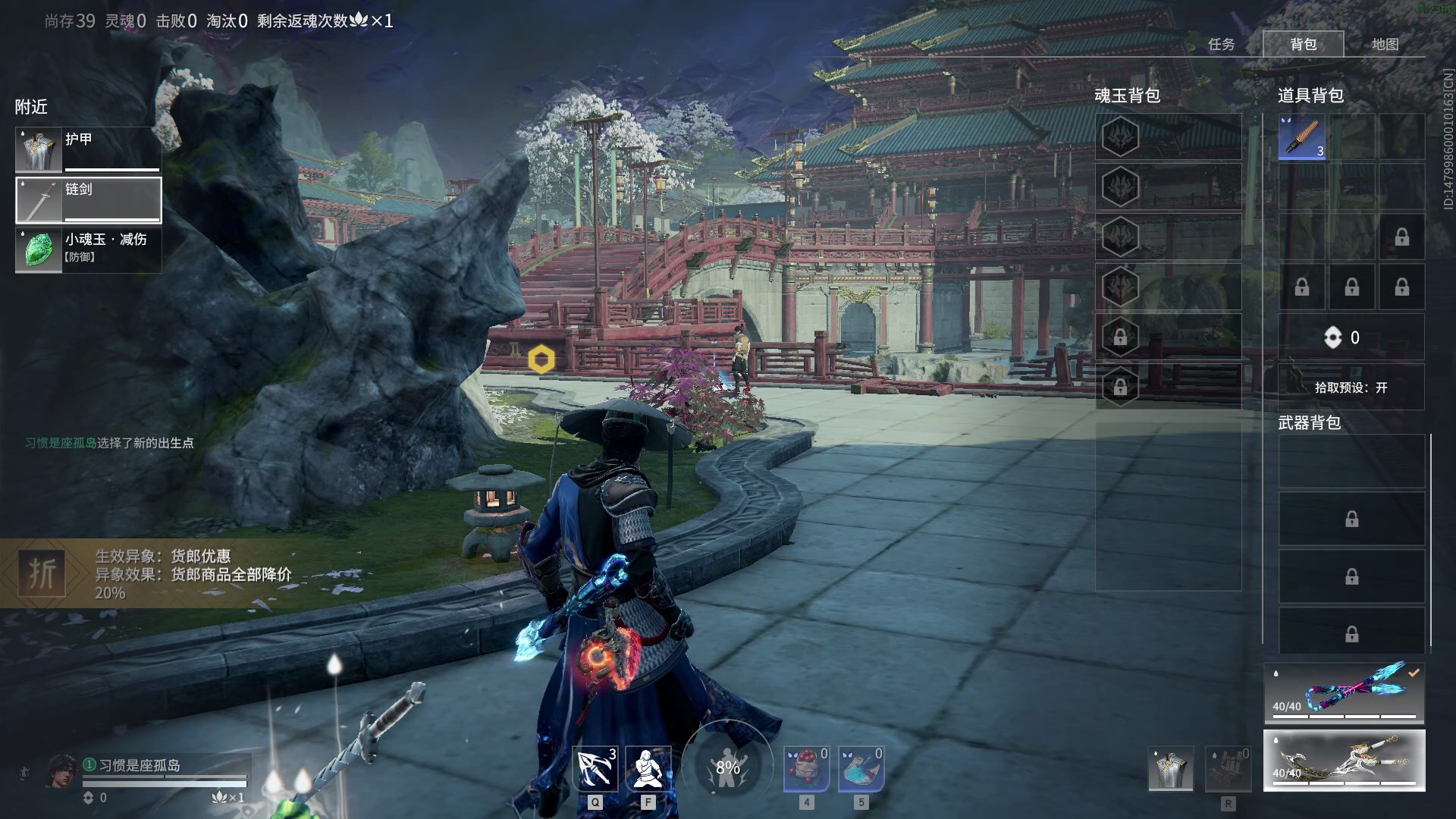Image resolution: width=1456 pixels, height=819 pixels.
Task: Click the 8% ultimate gauge icon
Action: [x=727, y=767]
